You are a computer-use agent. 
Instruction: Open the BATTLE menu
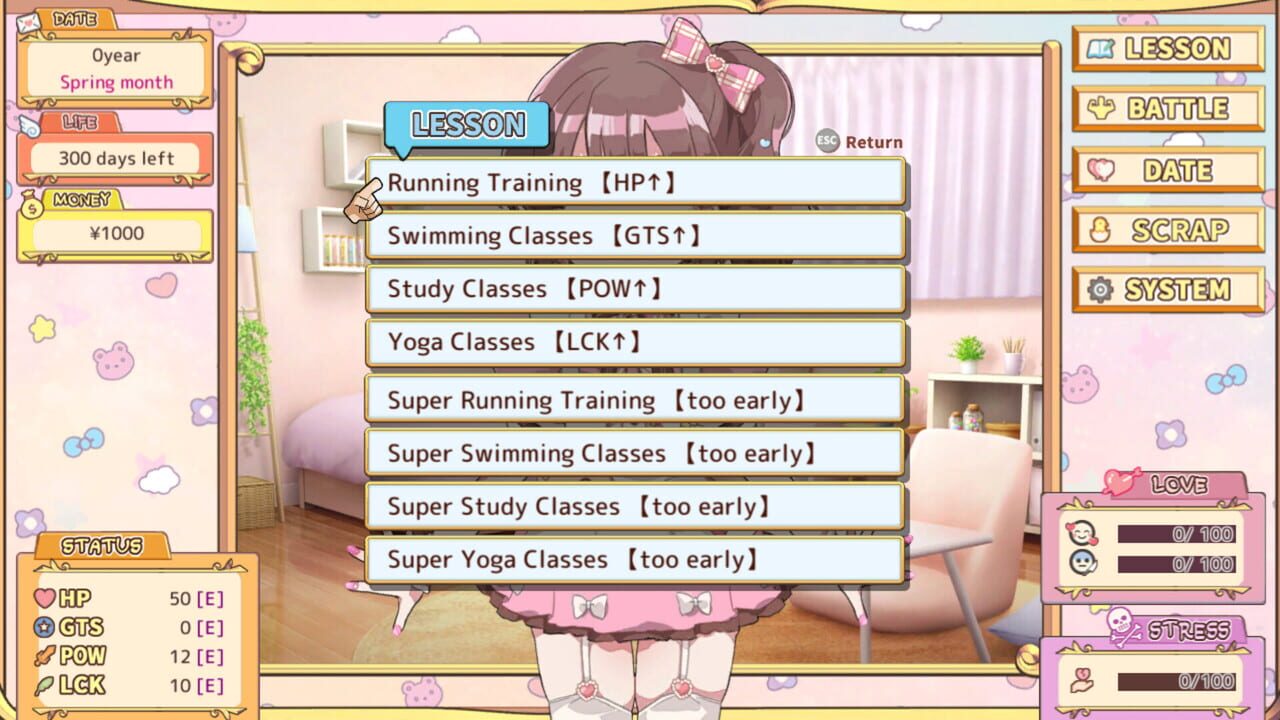(x=1167, y=109)
